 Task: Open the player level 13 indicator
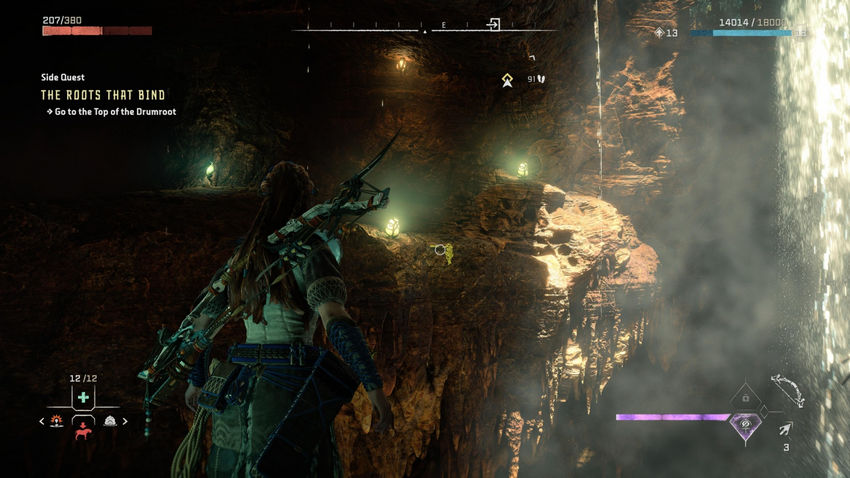pyautogui.click(x=666, y=33)
